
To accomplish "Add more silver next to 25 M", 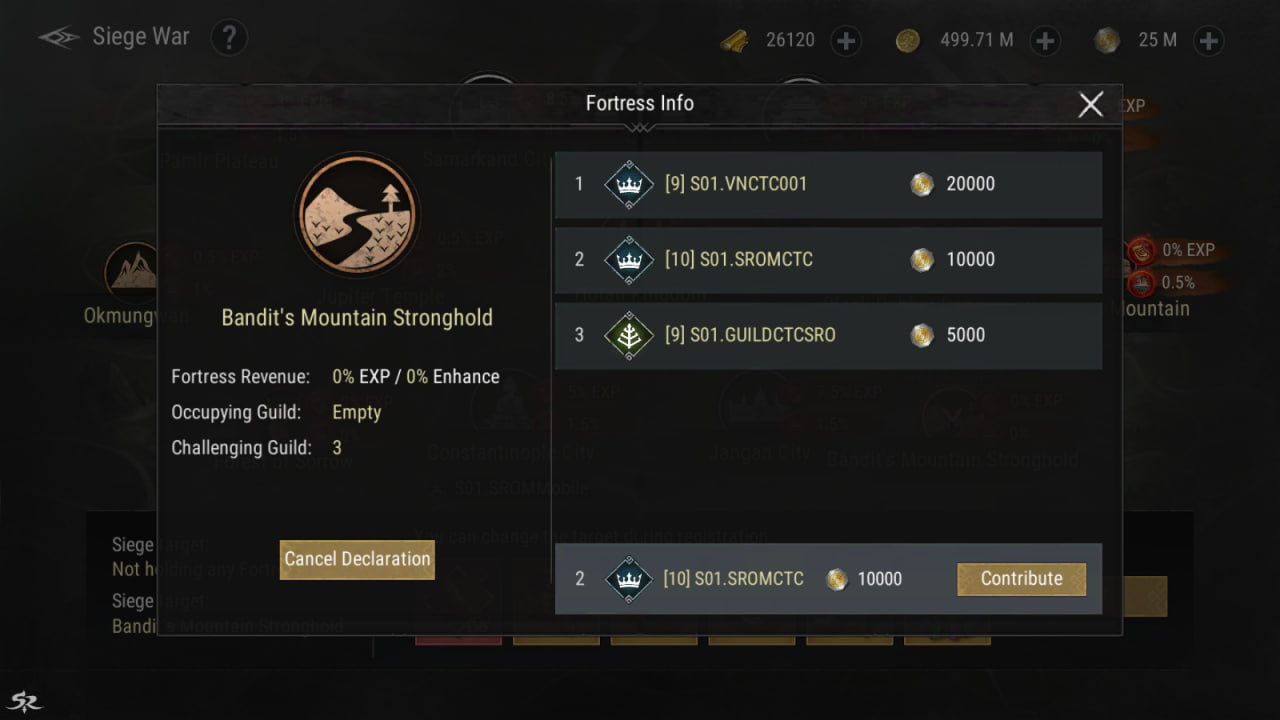I will point(1208,40).
